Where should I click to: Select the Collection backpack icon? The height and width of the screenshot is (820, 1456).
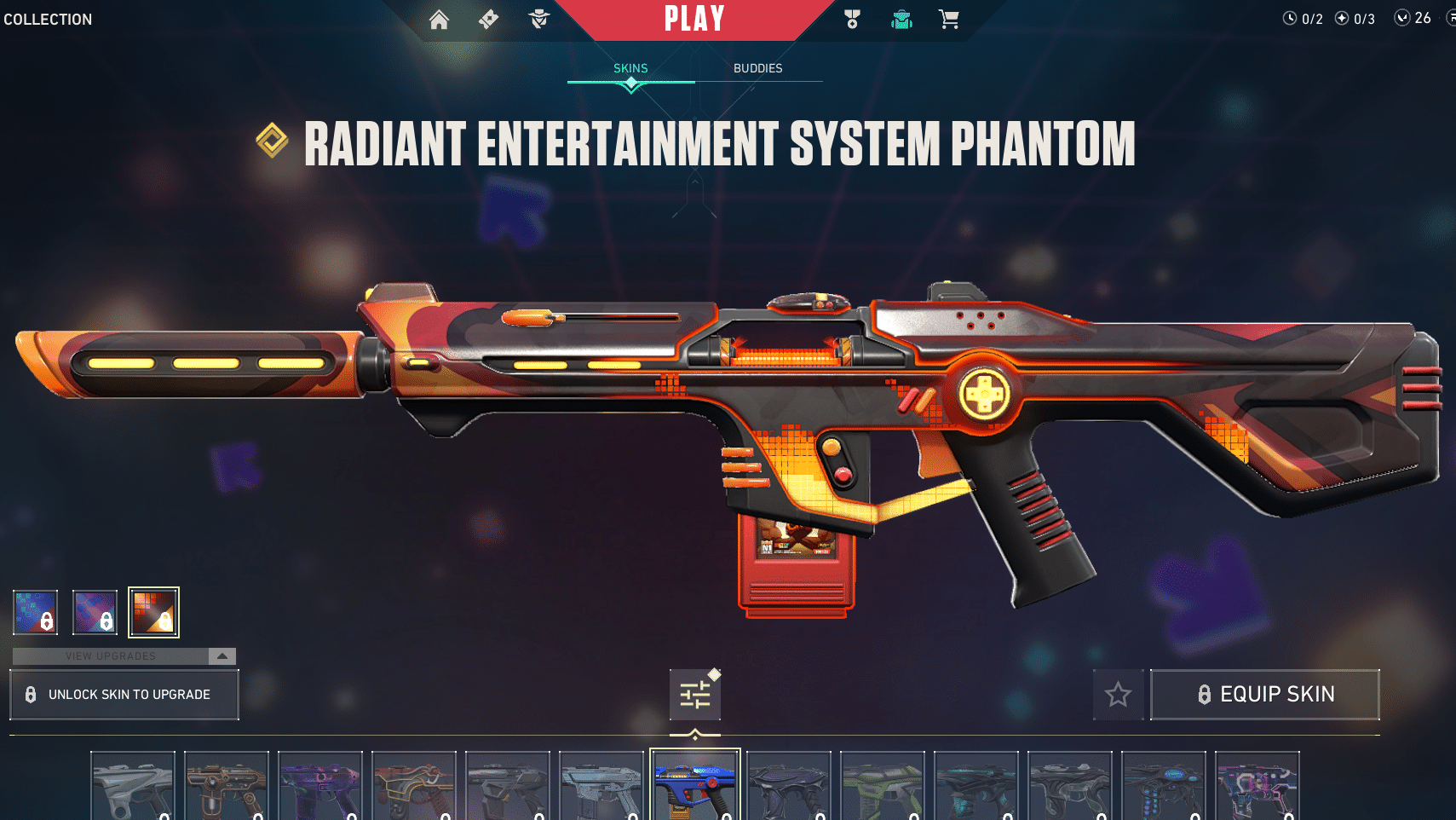(x=901, y=19)
